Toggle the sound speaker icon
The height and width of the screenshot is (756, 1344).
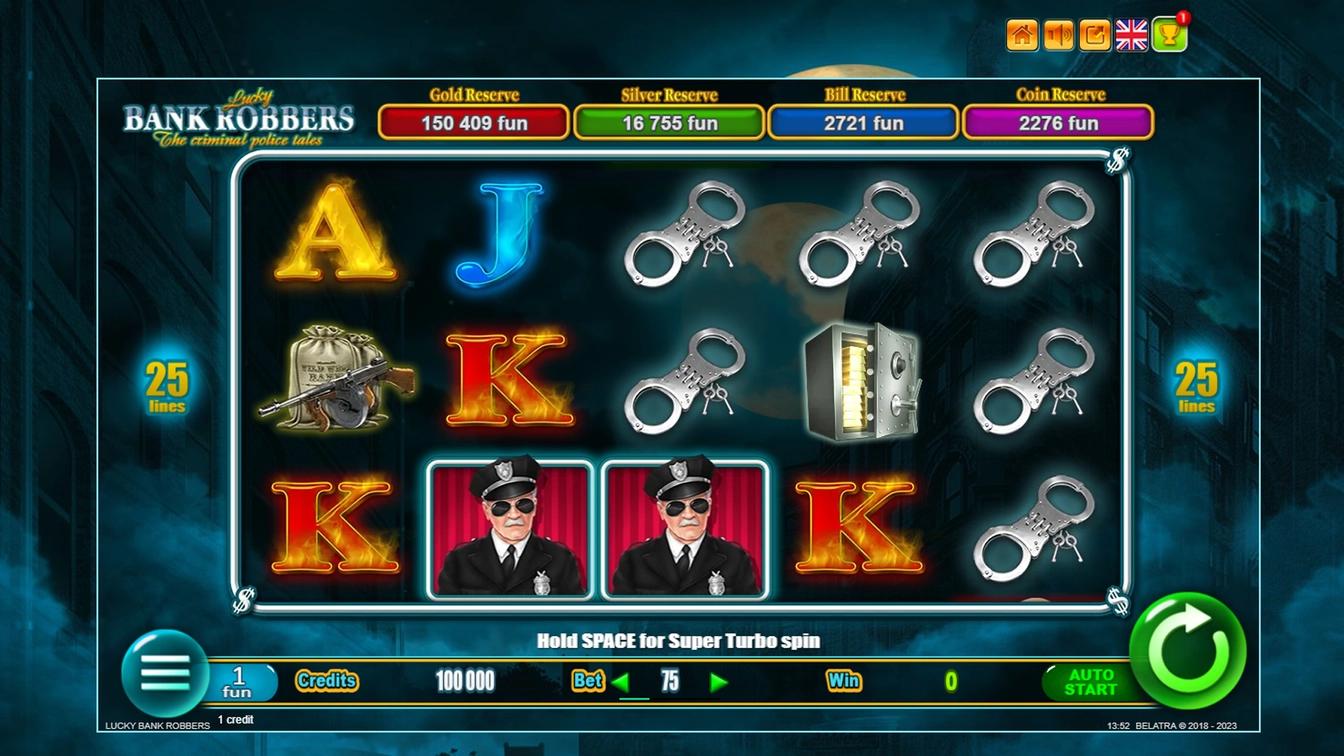click(x=1058, y=35)
